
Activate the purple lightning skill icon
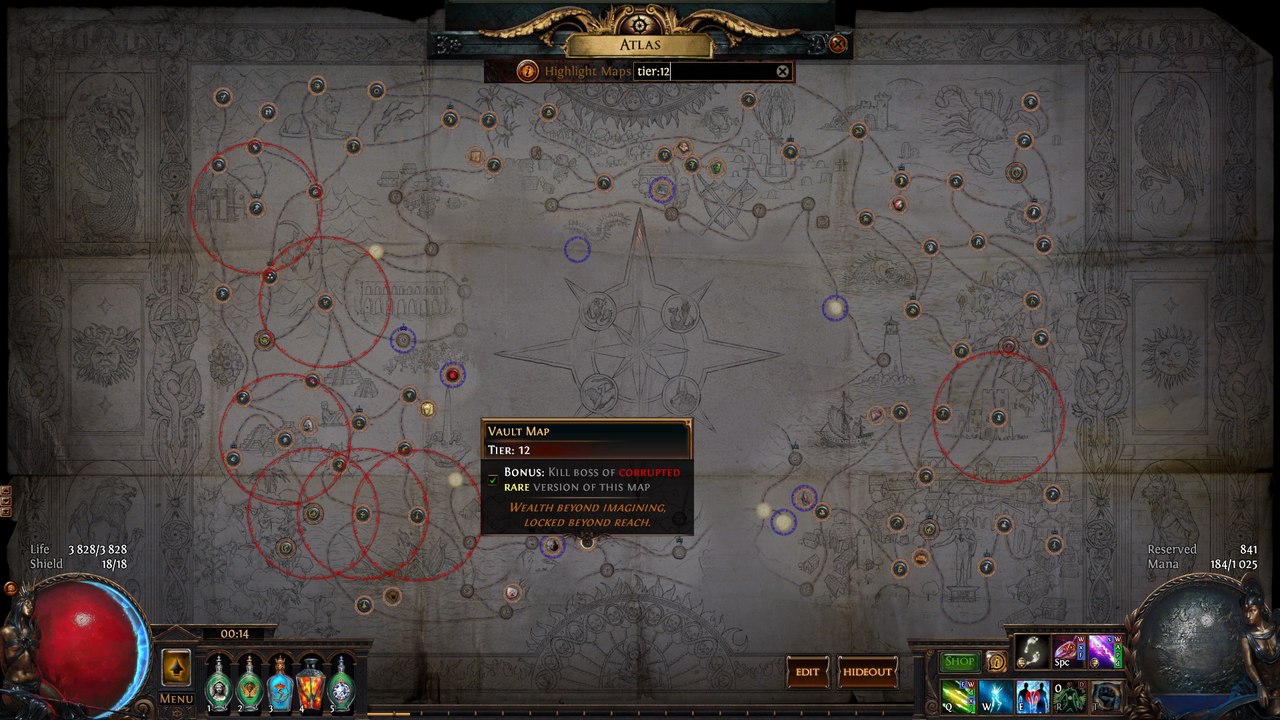tap(1104, 651)
